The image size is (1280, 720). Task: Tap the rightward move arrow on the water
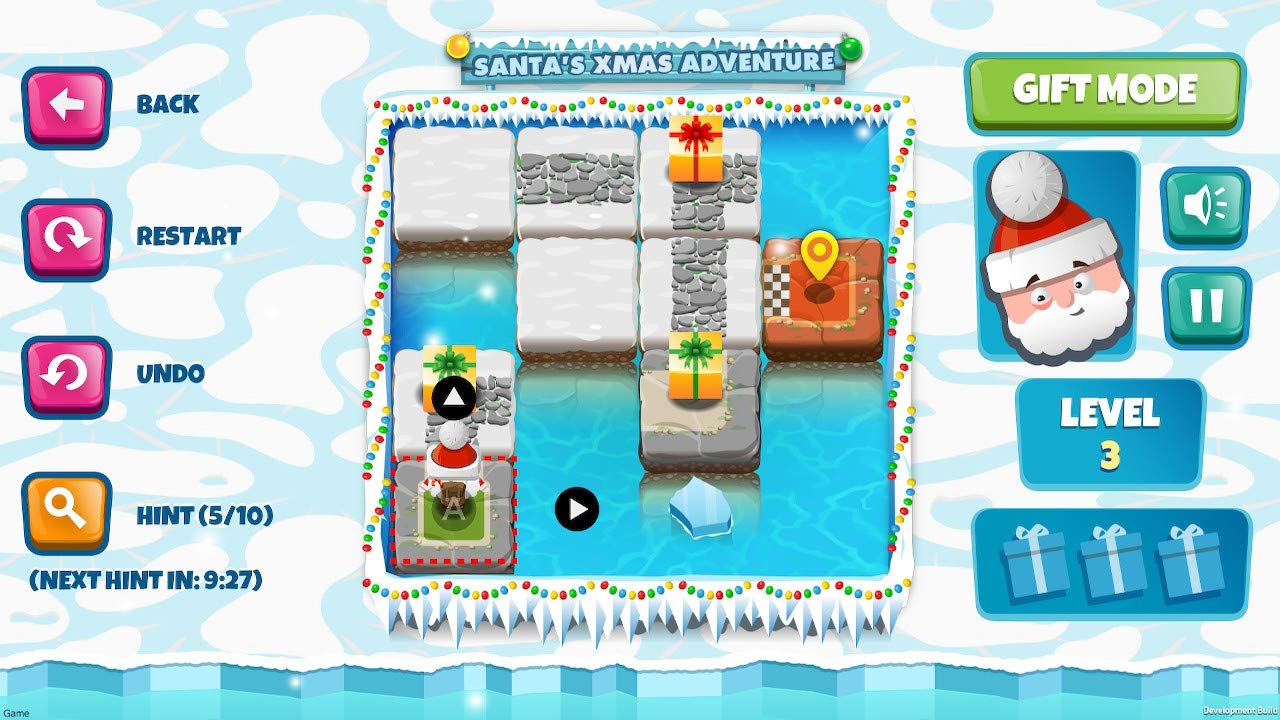[575, 508]
